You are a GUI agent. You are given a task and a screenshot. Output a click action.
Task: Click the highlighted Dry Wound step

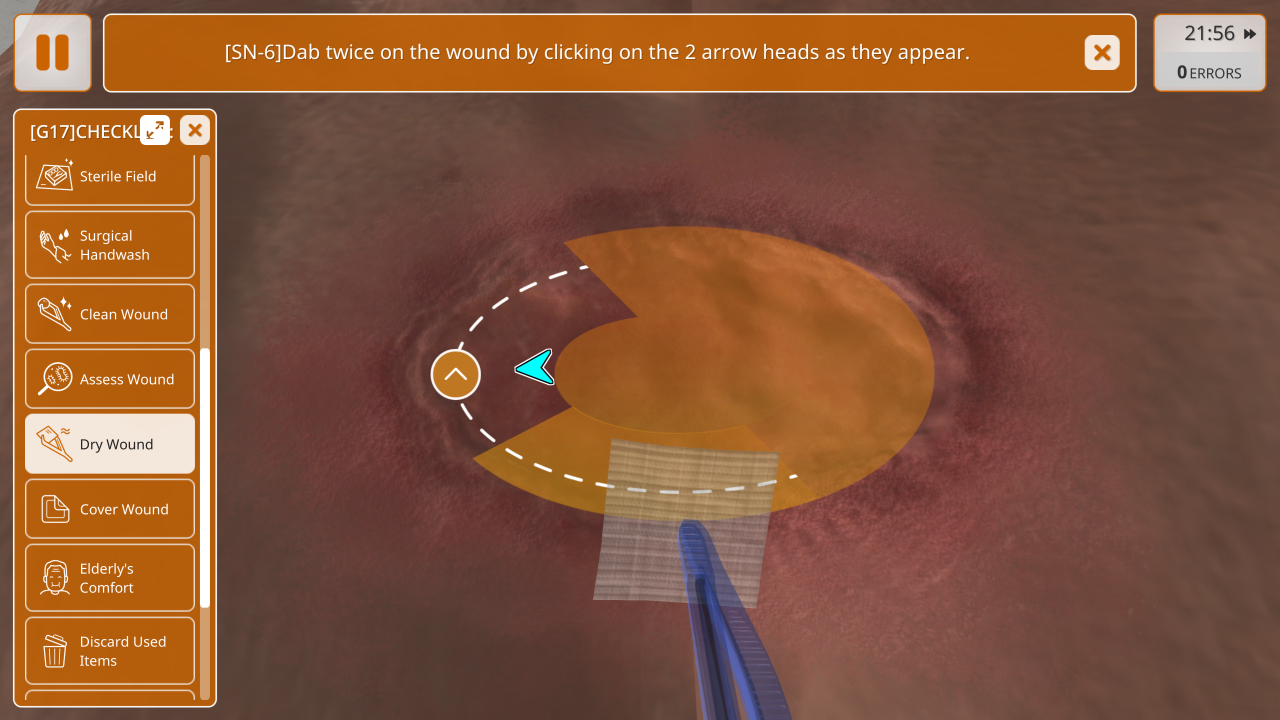click(110, 444)
